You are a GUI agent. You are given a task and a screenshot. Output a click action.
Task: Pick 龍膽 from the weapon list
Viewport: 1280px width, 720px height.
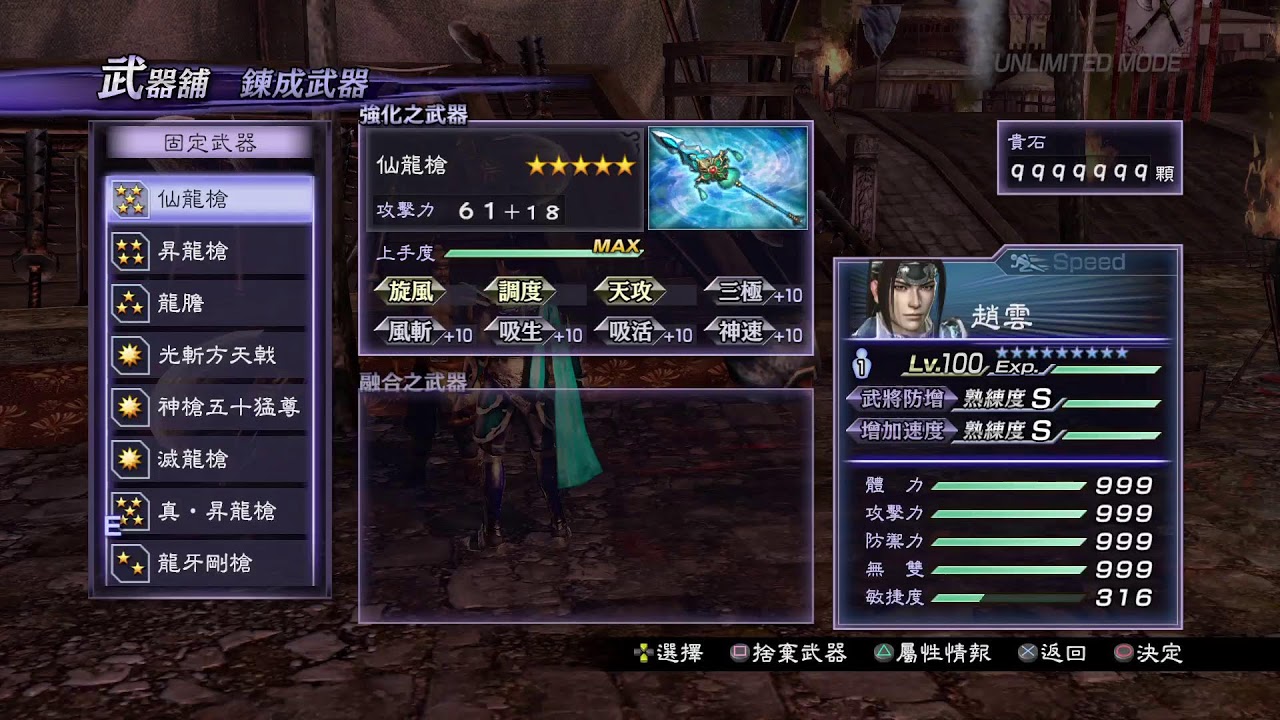[210, 303]
